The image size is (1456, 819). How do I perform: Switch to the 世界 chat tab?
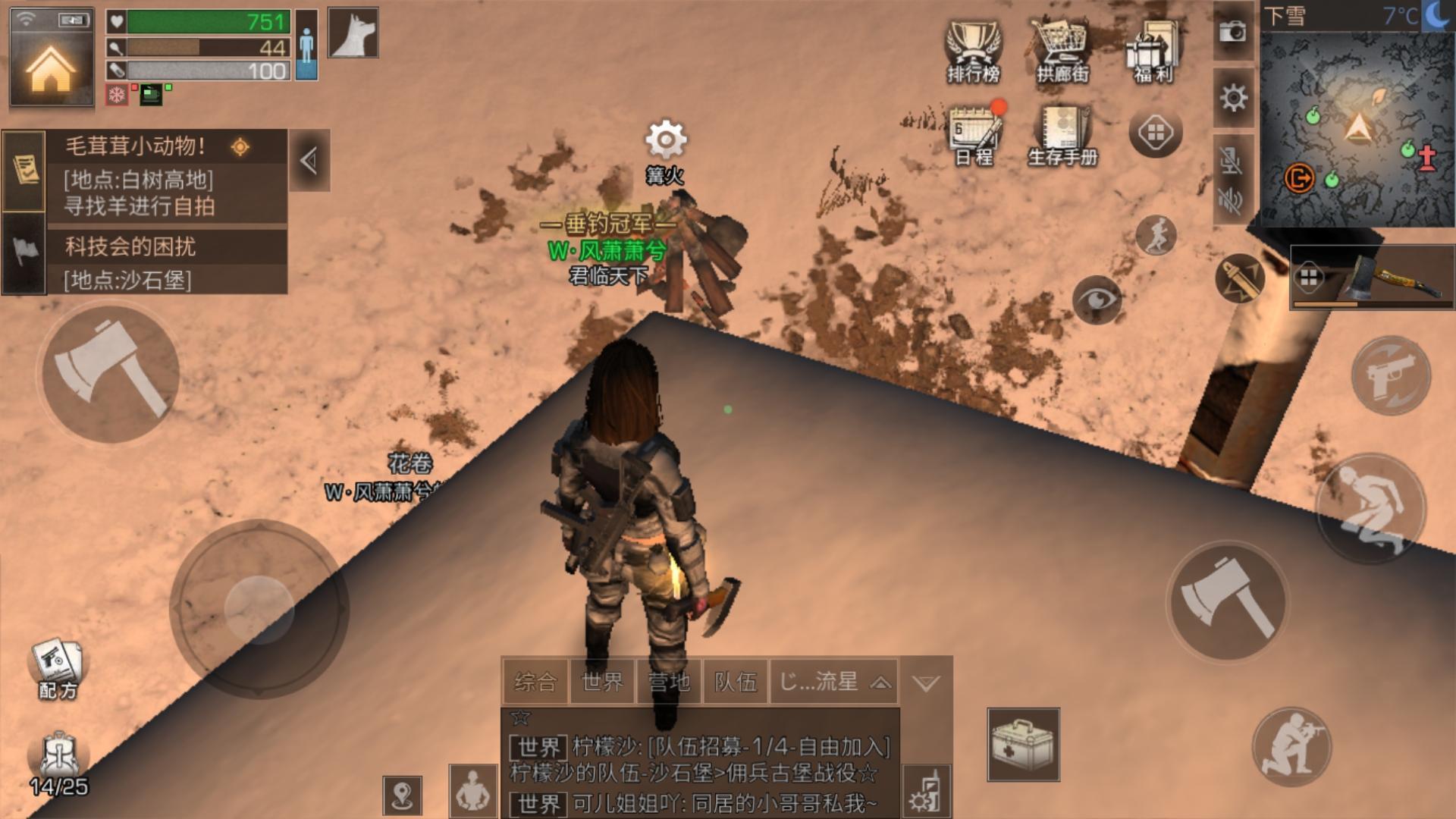coord(602,682)
